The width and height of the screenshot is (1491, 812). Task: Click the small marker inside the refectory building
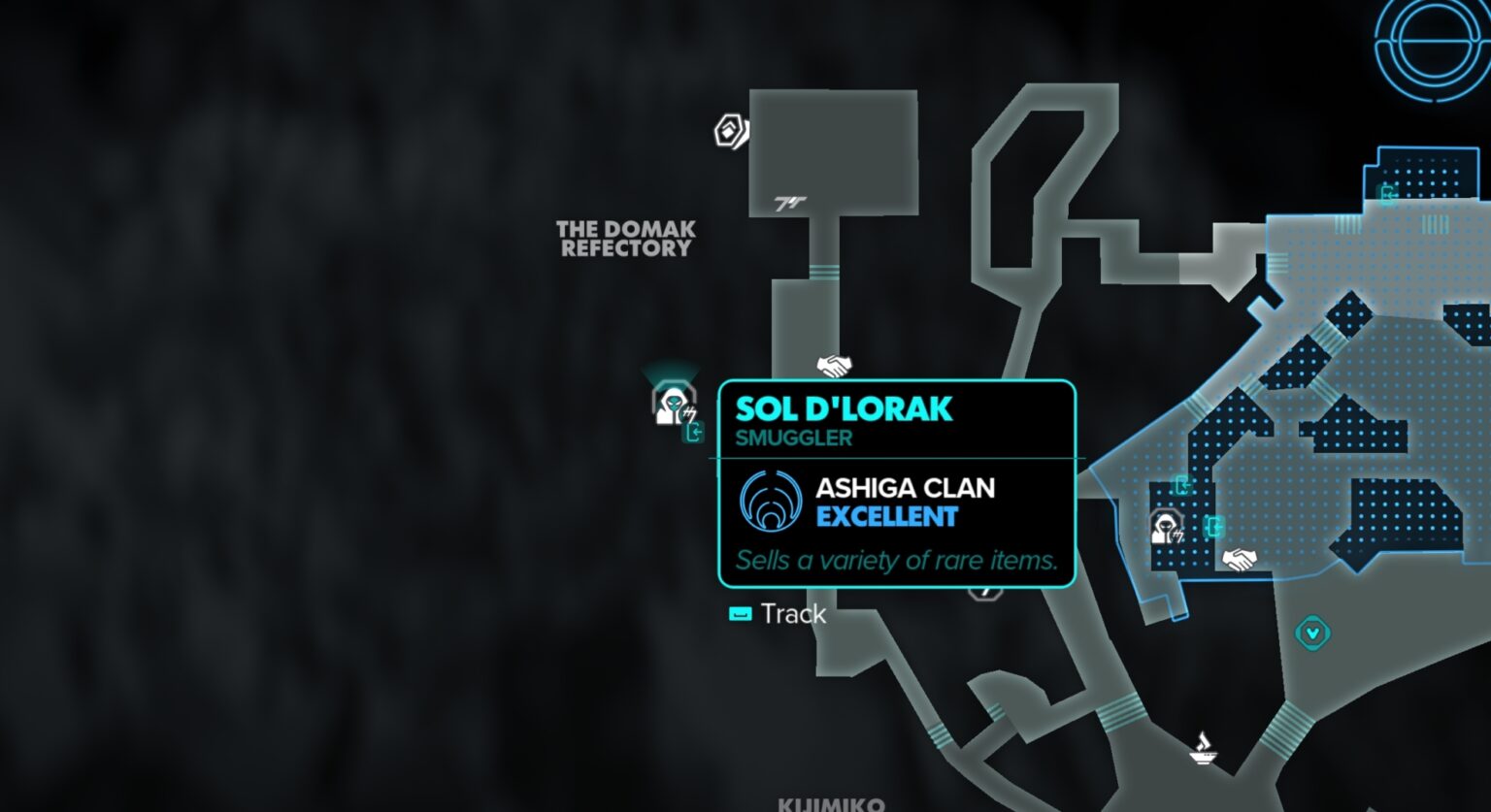pos(791,204)
